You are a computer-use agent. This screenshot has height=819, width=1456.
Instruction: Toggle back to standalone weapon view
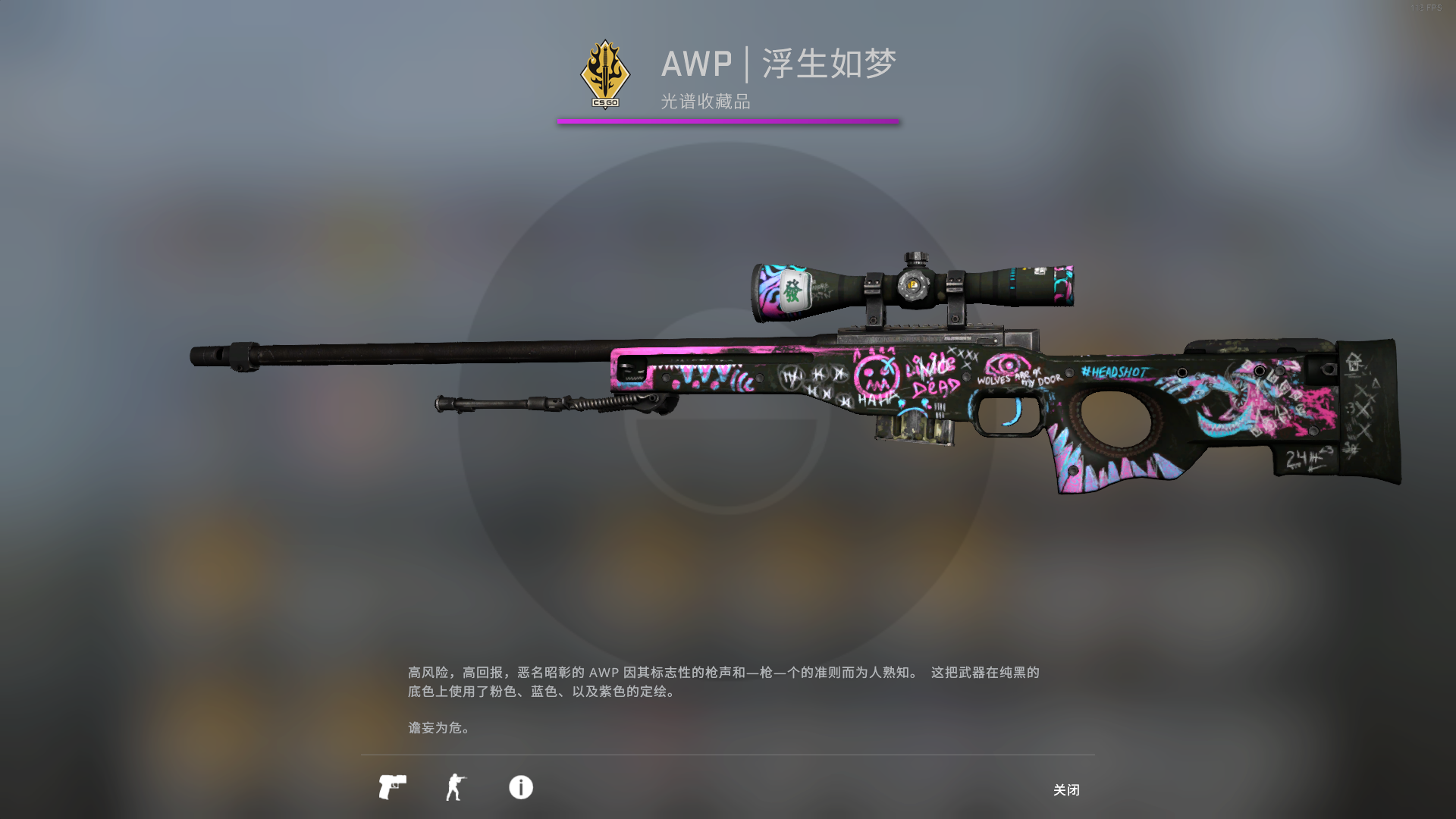pyautogui.click(x=395, y=788)
